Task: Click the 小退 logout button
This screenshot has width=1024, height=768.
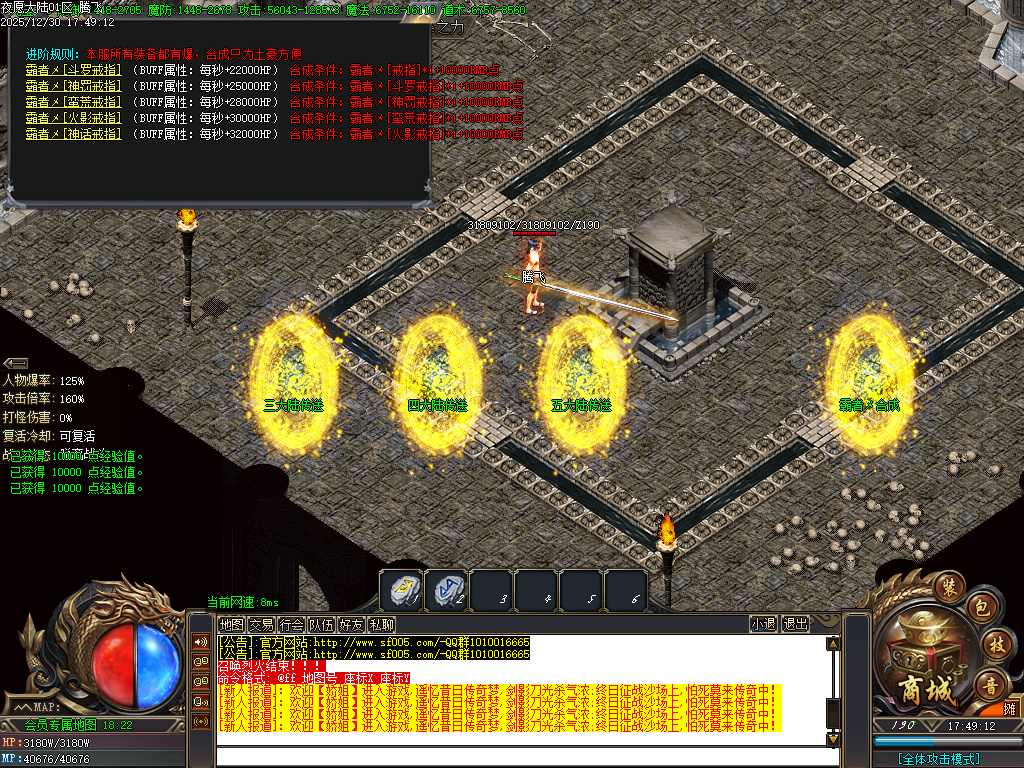Action: click(763, 624)
